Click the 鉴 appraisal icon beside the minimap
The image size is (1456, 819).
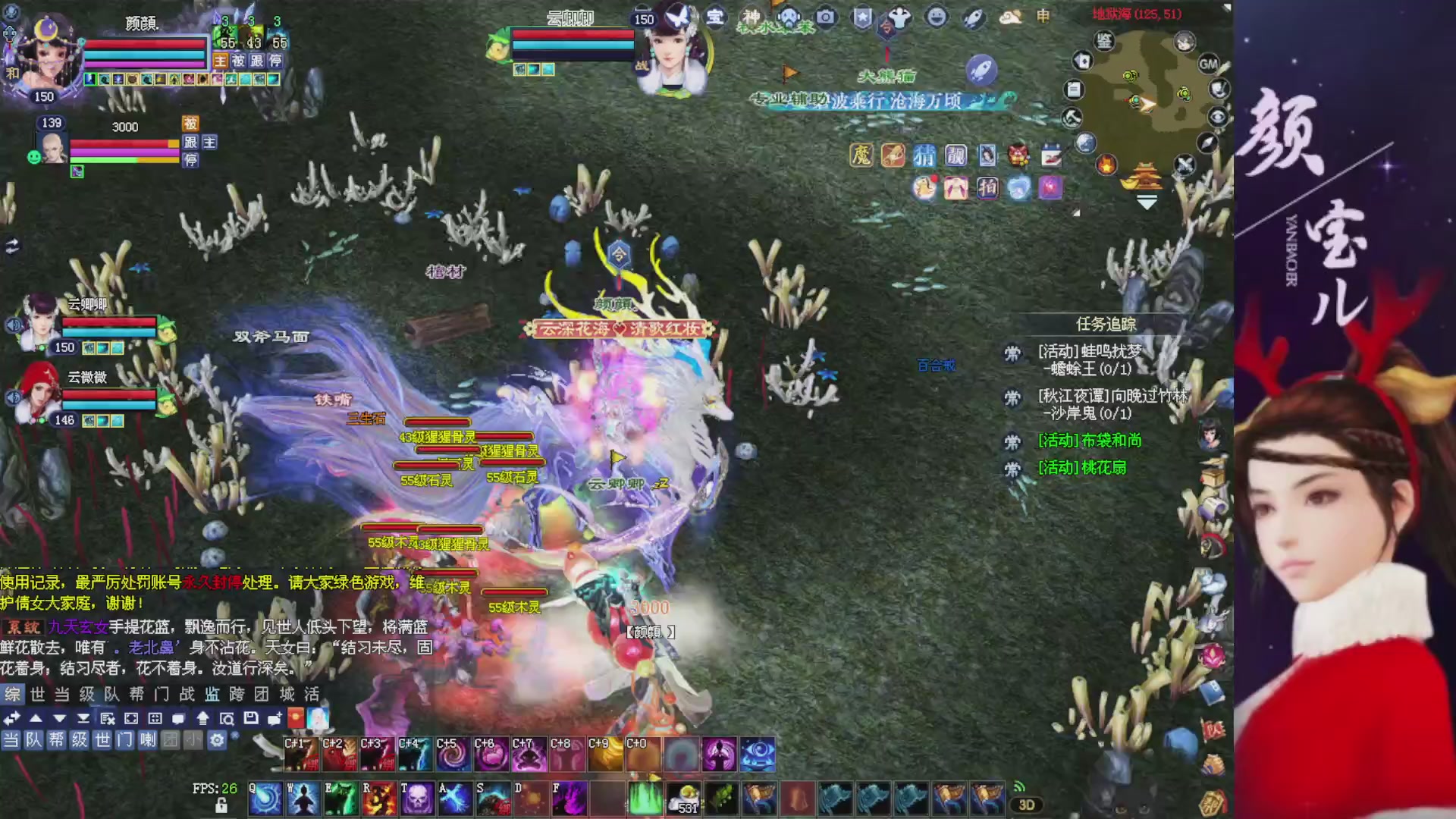[1103, 41]
